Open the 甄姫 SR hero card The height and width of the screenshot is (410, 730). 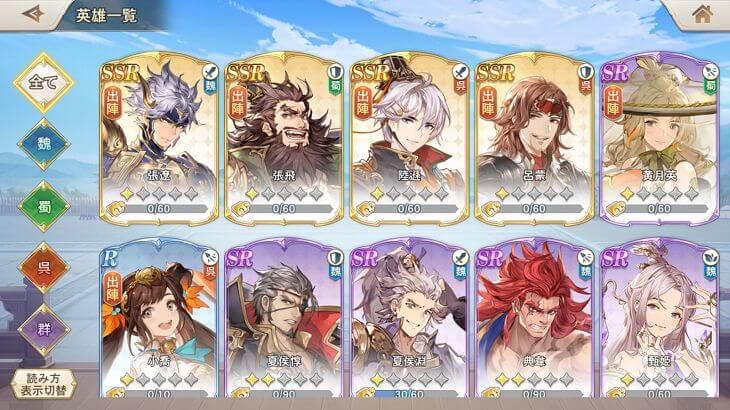[x=658, y=322]
